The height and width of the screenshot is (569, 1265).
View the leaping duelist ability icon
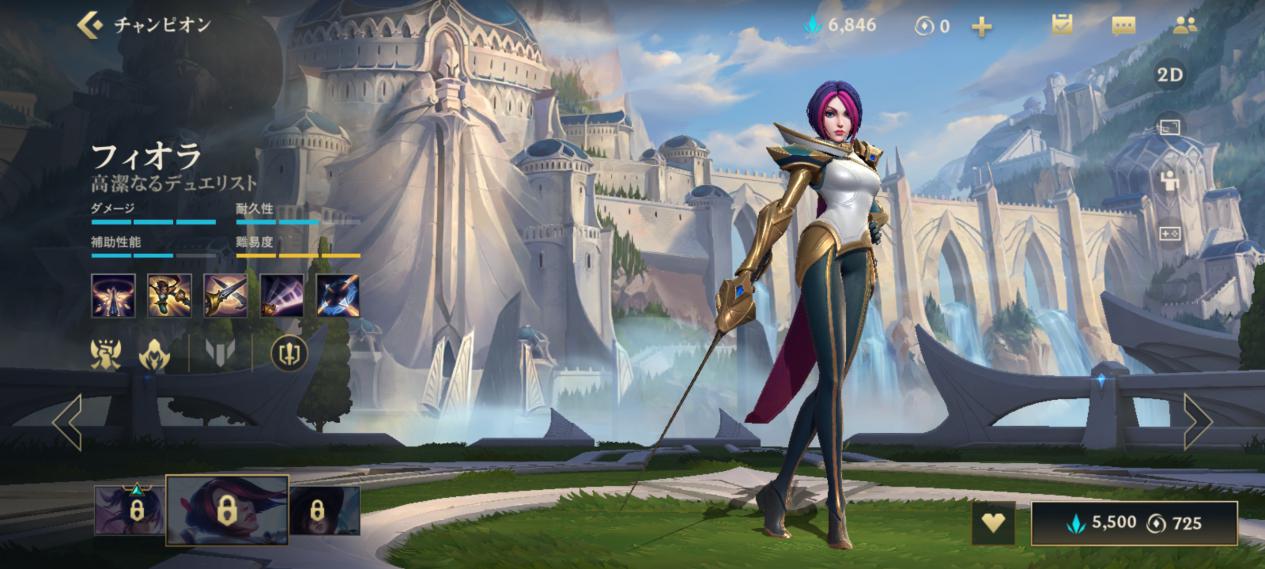click(169, 295)
